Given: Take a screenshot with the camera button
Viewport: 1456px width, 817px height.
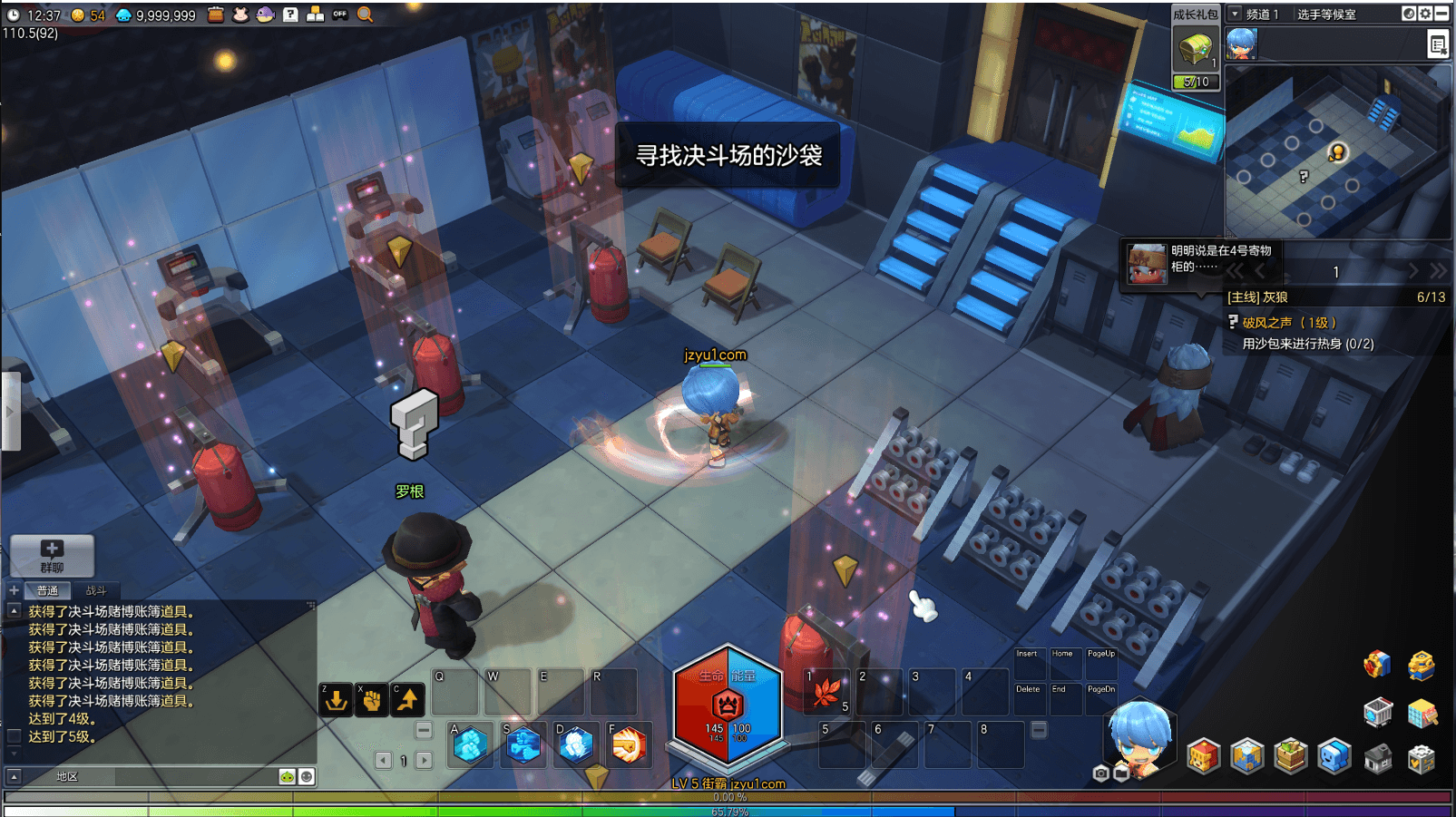Looking at the screenshot, I should [1101, 773].
